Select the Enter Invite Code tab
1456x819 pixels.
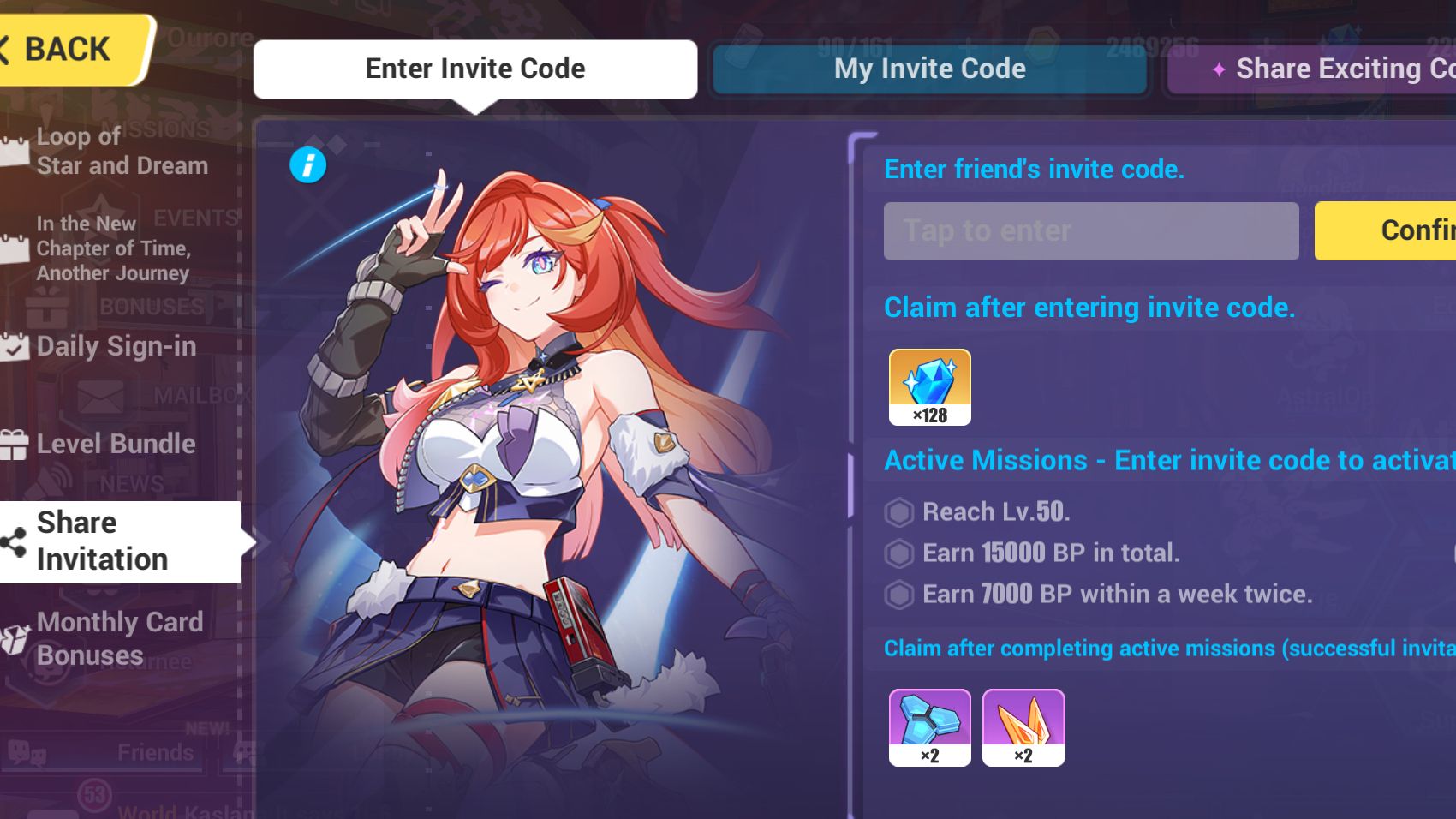click(x=474, y=69)
